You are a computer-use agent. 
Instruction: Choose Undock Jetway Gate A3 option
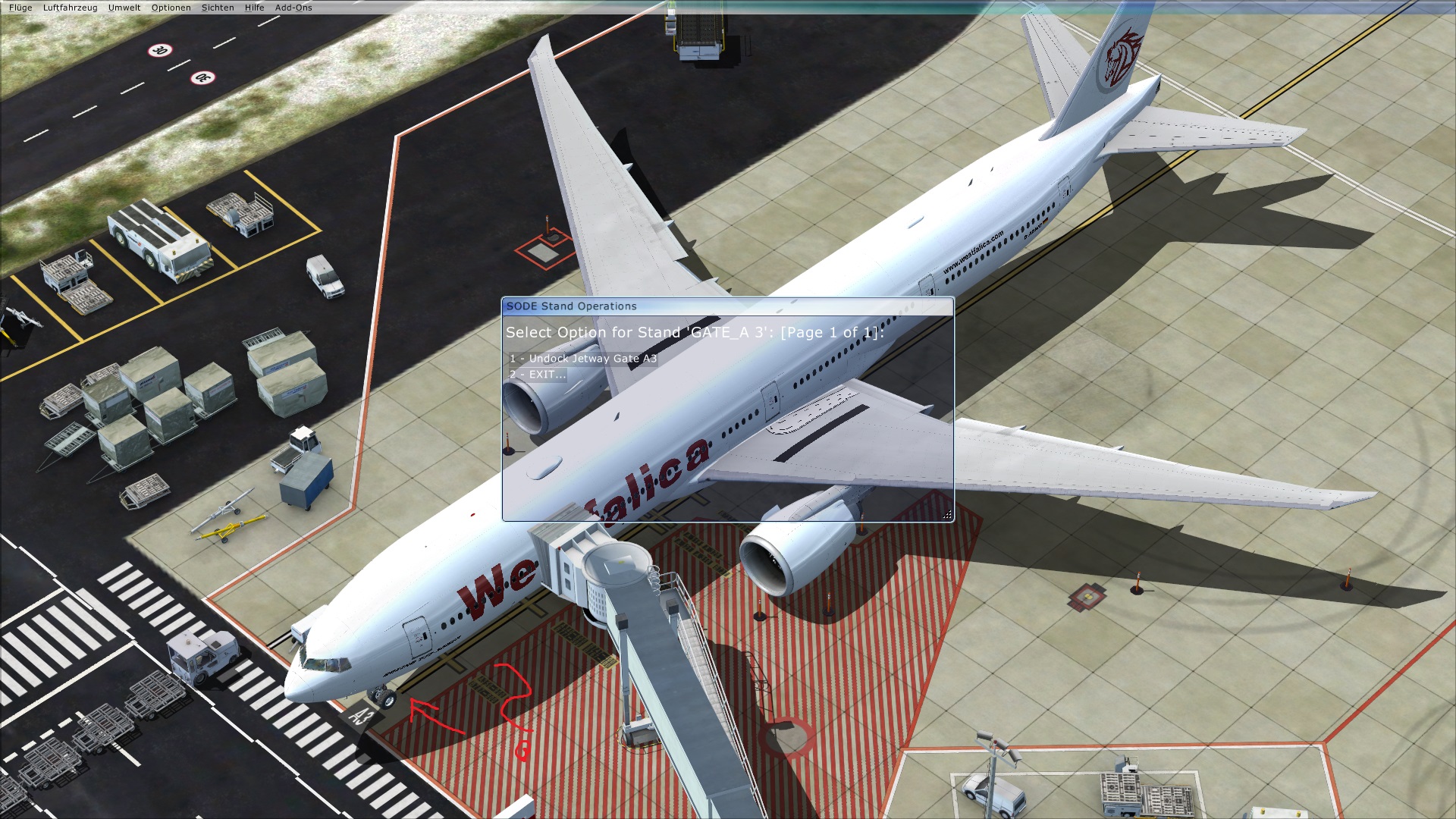[583, 359]
